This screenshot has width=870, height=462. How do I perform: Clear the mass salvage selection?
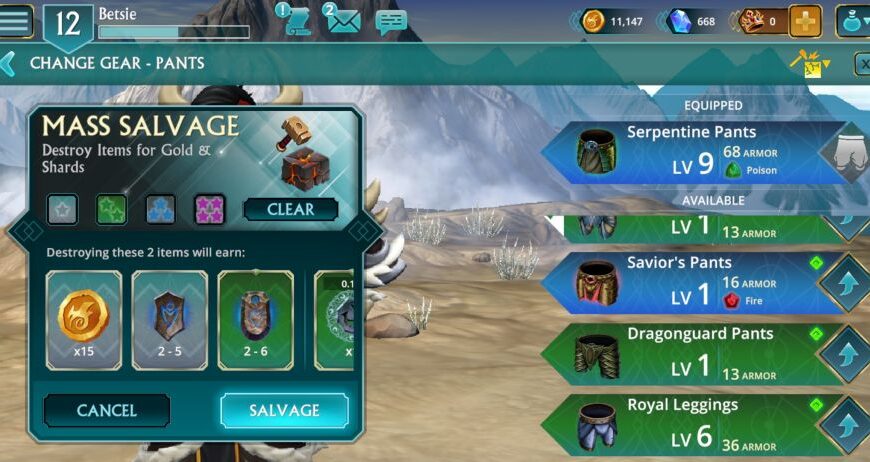pyautogui.click(x=290, y=210)
